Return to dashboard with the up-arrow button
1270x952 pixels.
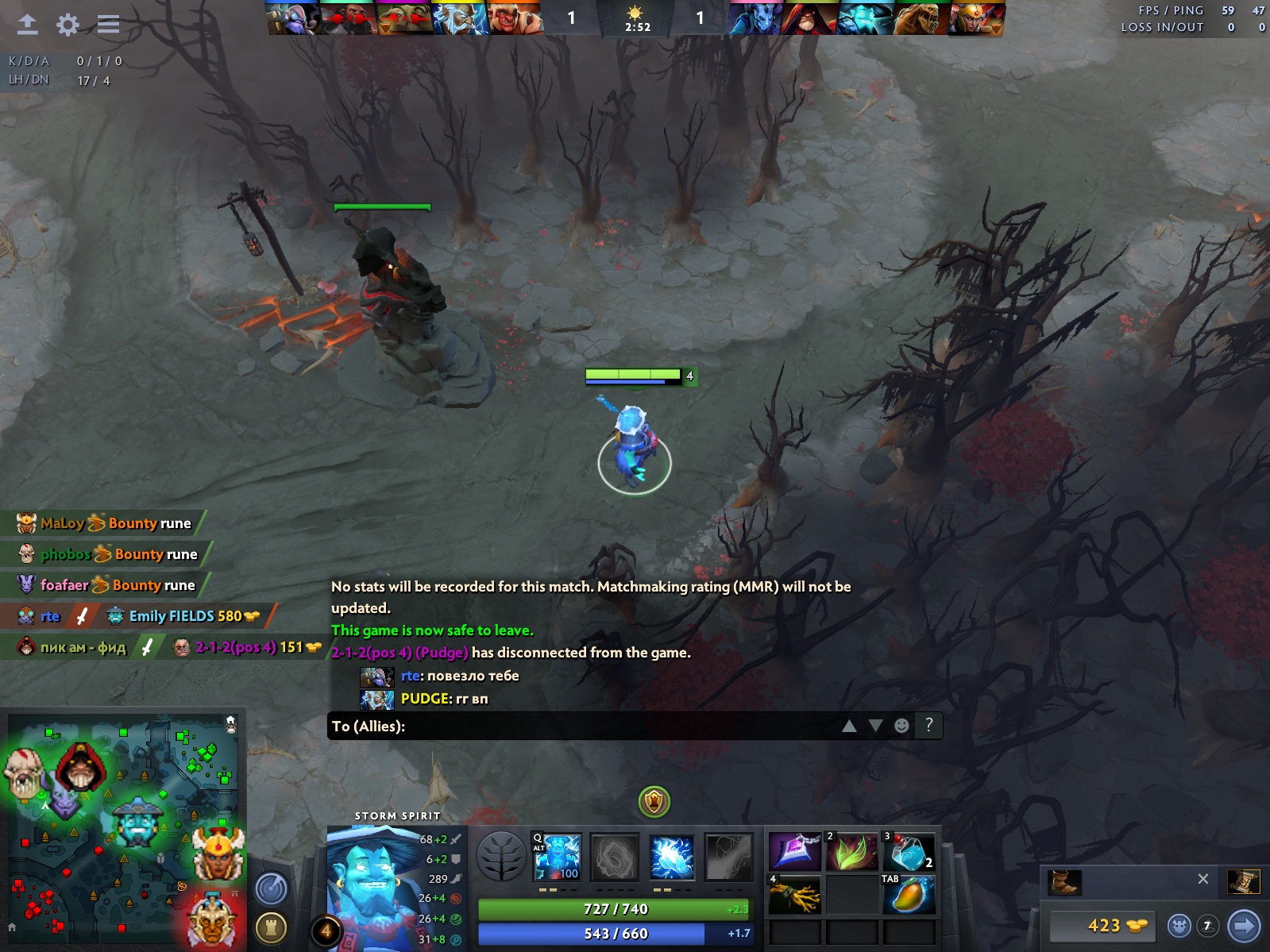(x=28, y=25)
